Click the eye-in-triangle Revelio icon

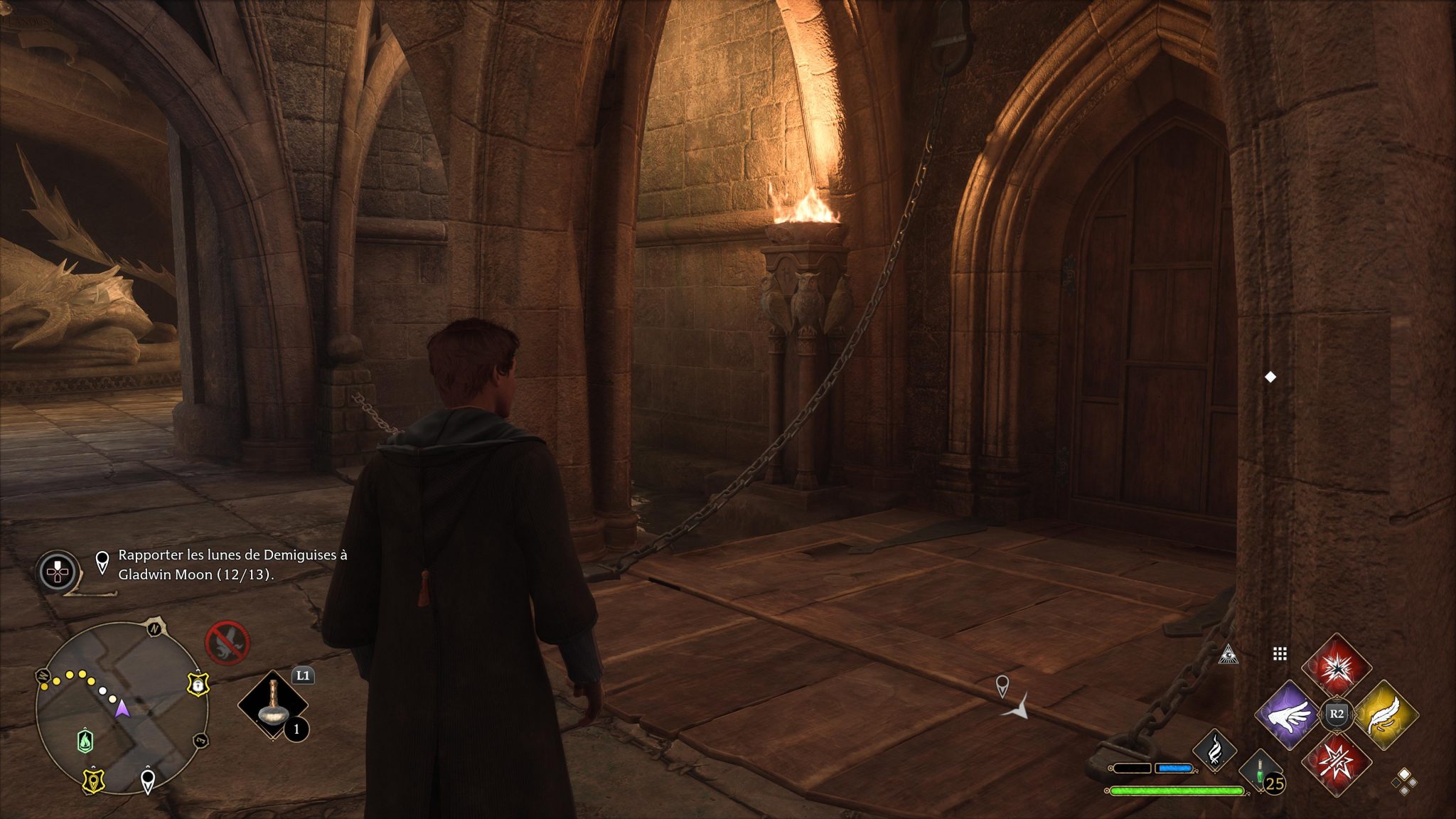point(1228,655)
